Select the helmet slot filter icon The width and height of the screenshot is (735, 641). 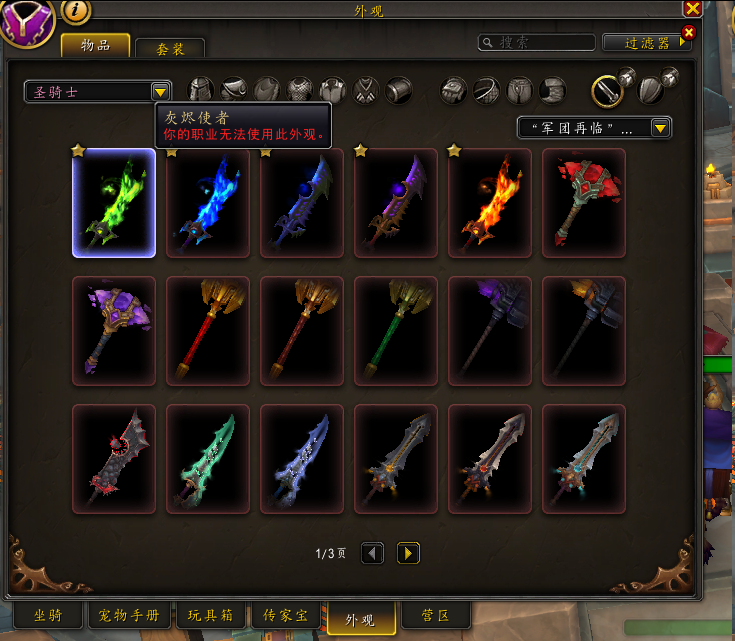click(x=202, y=90)
